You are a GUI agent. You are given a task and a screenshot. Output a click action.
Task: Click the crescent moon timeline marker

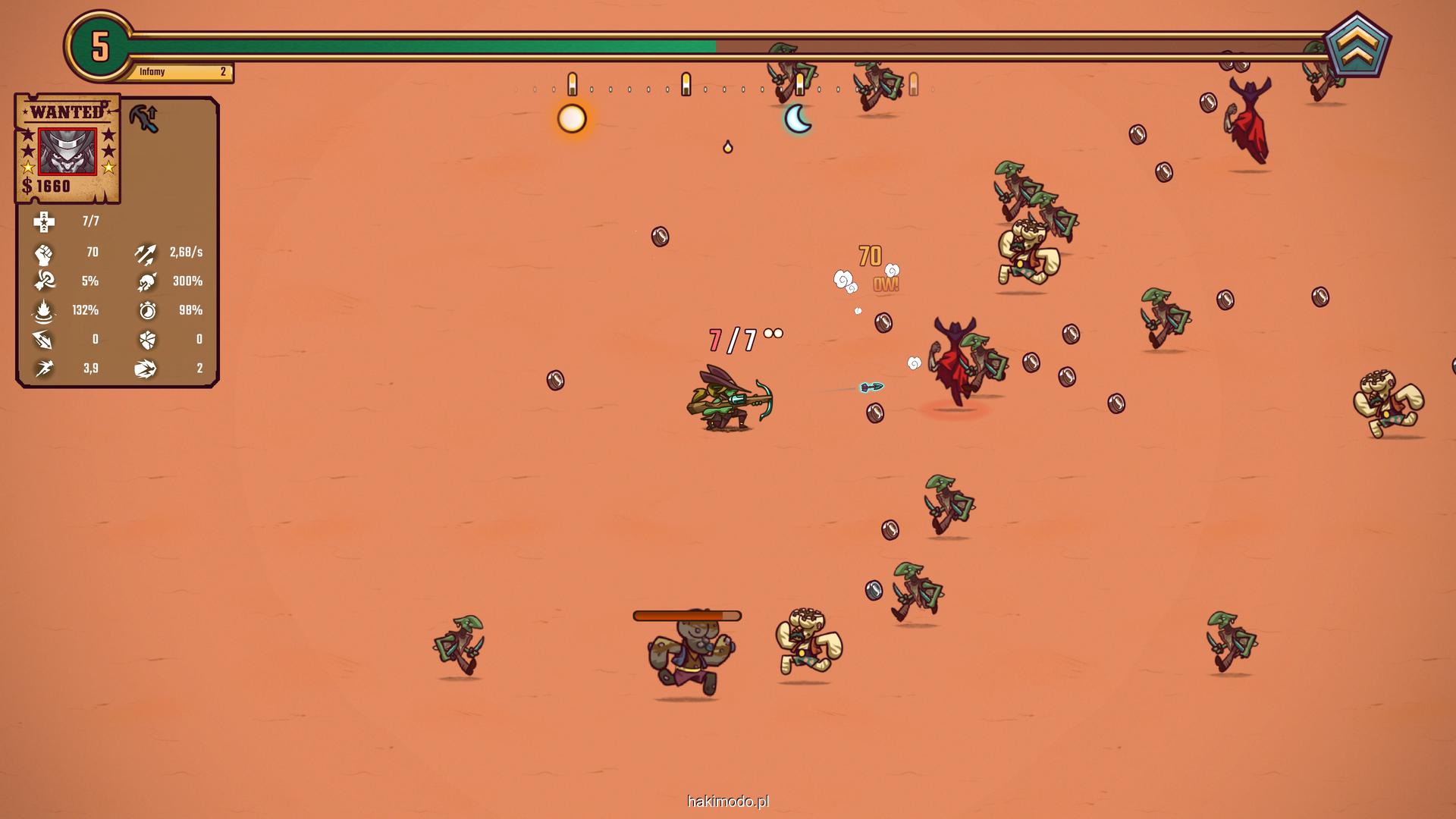coord(798,119)
